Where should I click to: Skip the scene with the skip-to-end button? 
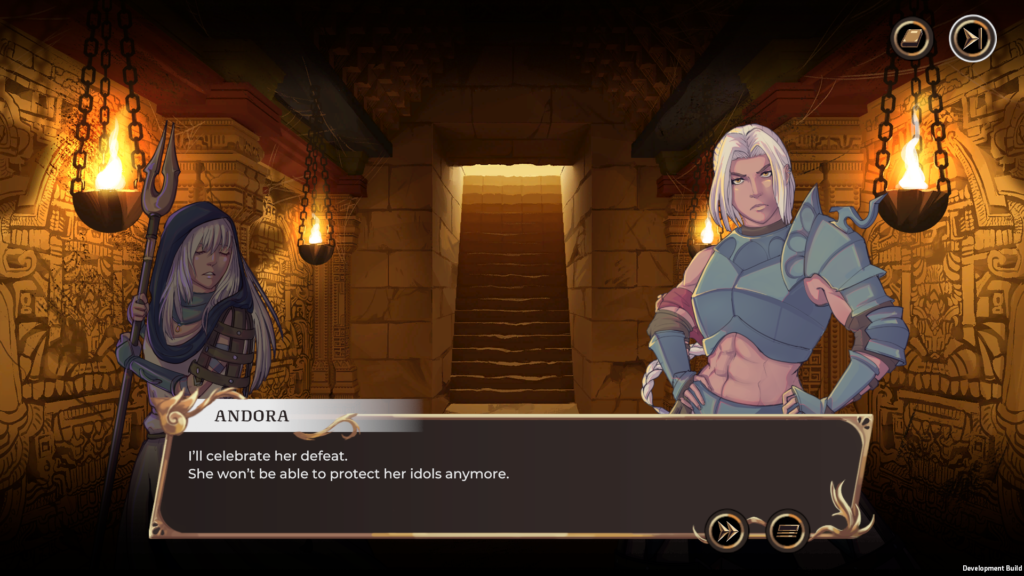[x=971, y=39]
